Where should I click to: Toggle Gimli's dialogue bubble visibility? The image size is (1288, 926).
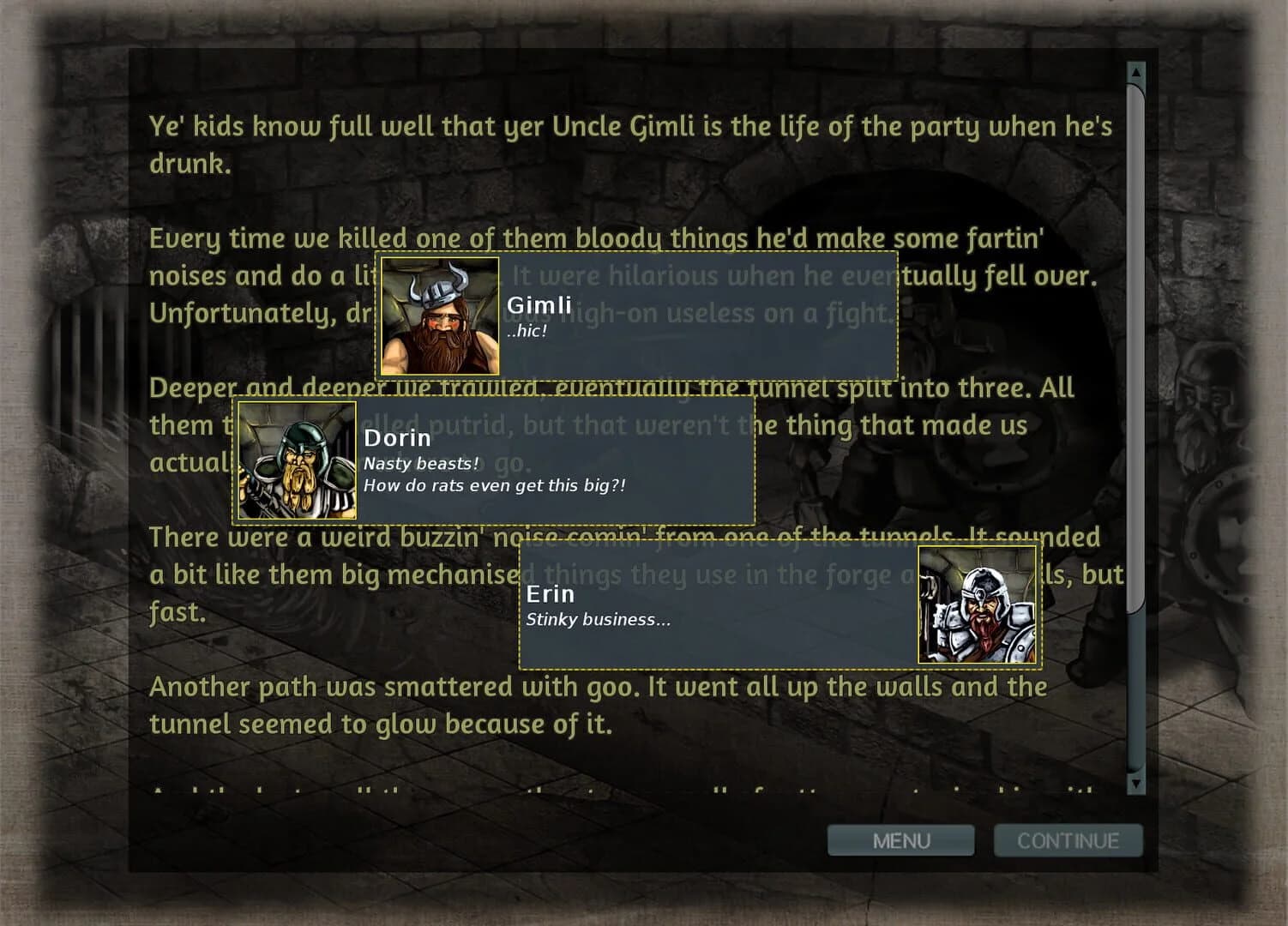pyautogui.click(x=686, y=317)
